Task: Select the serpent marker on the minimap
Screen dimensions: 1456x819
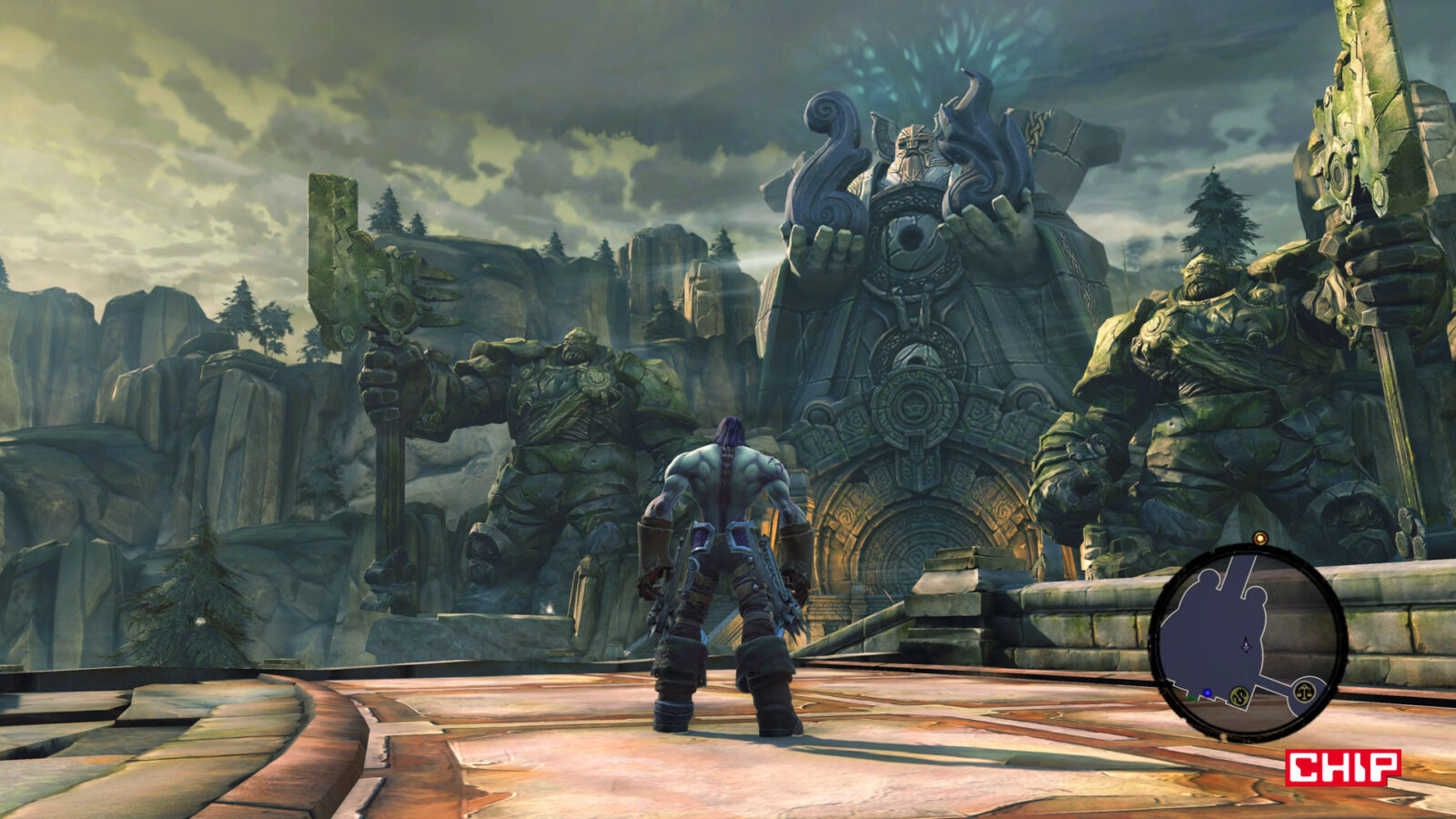Action: tap(1239, 697)
